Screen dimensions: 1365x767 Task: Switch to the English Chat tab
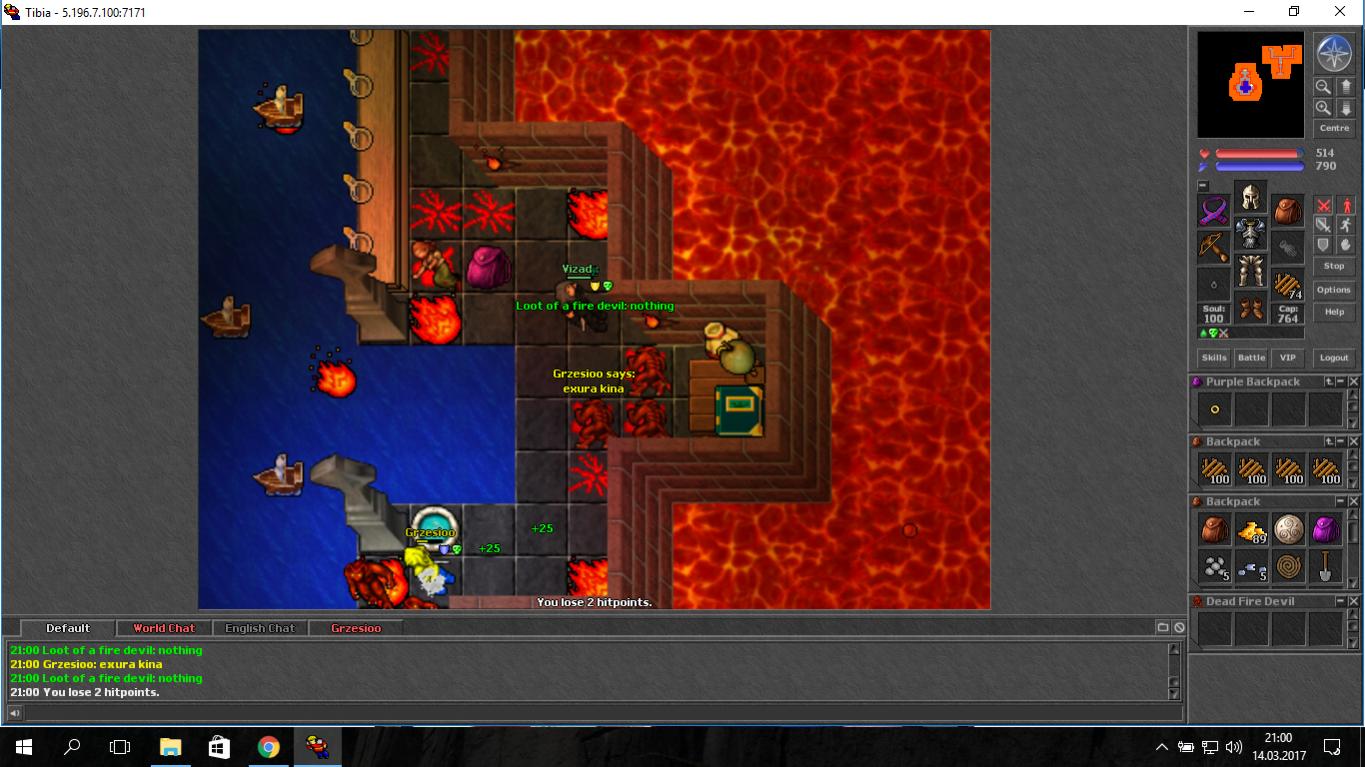[x=260, y=628]
